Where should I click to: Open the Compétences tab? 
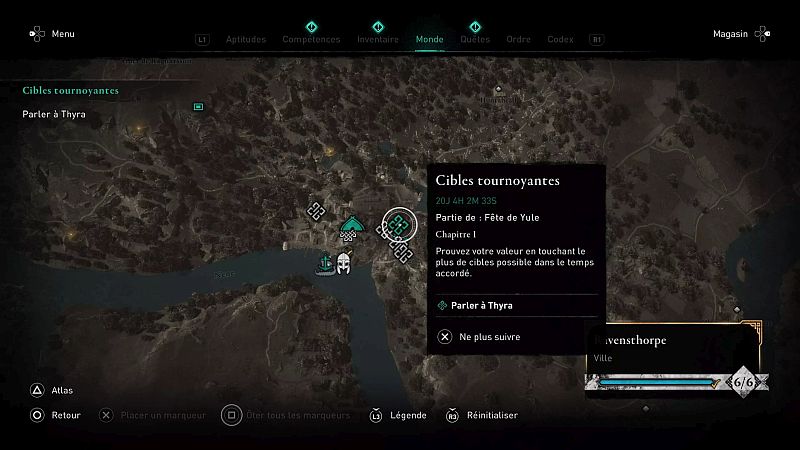coord(311,40)
